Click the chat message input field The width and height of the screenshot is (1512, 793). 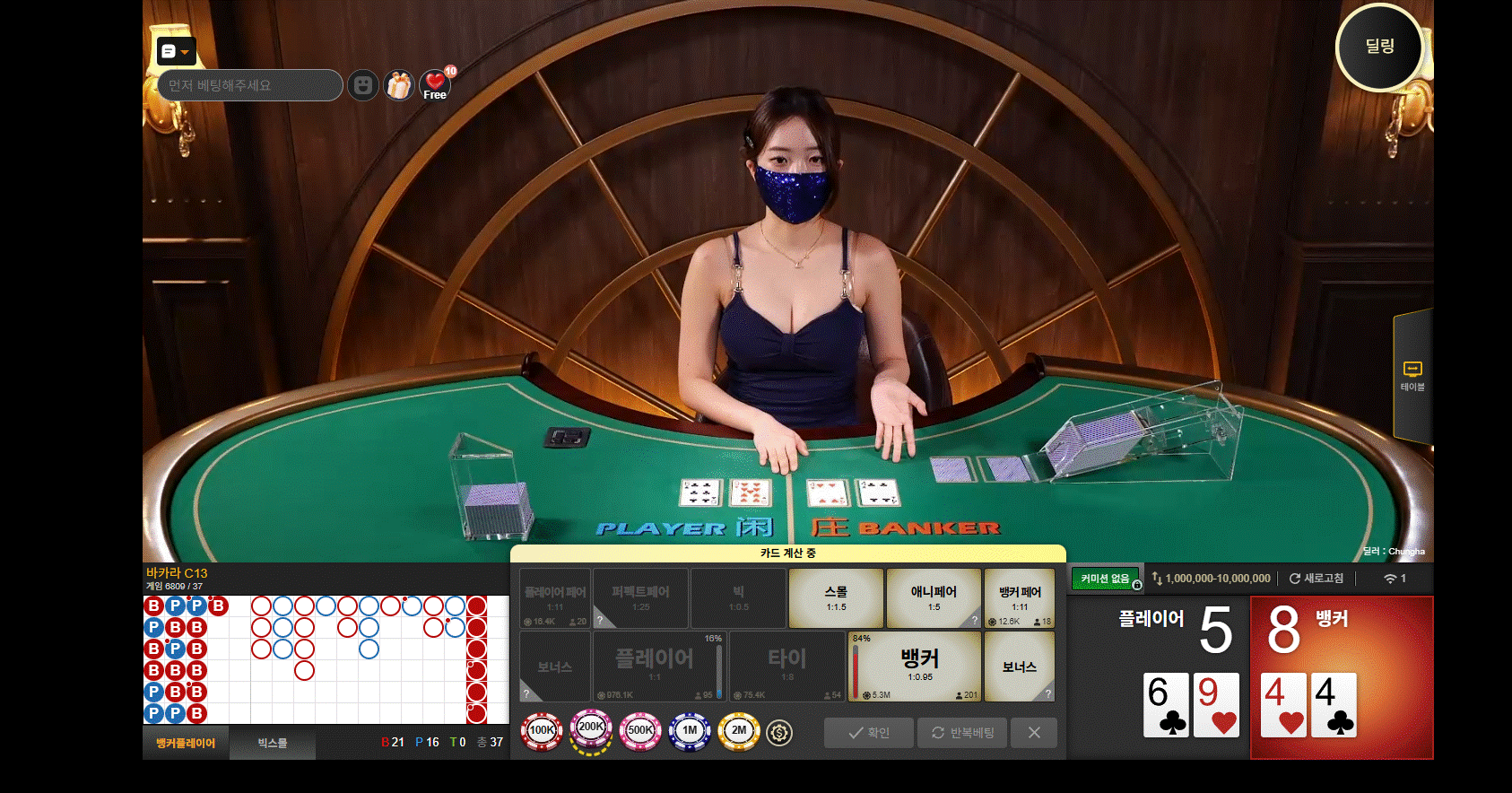tap(250, 85)
